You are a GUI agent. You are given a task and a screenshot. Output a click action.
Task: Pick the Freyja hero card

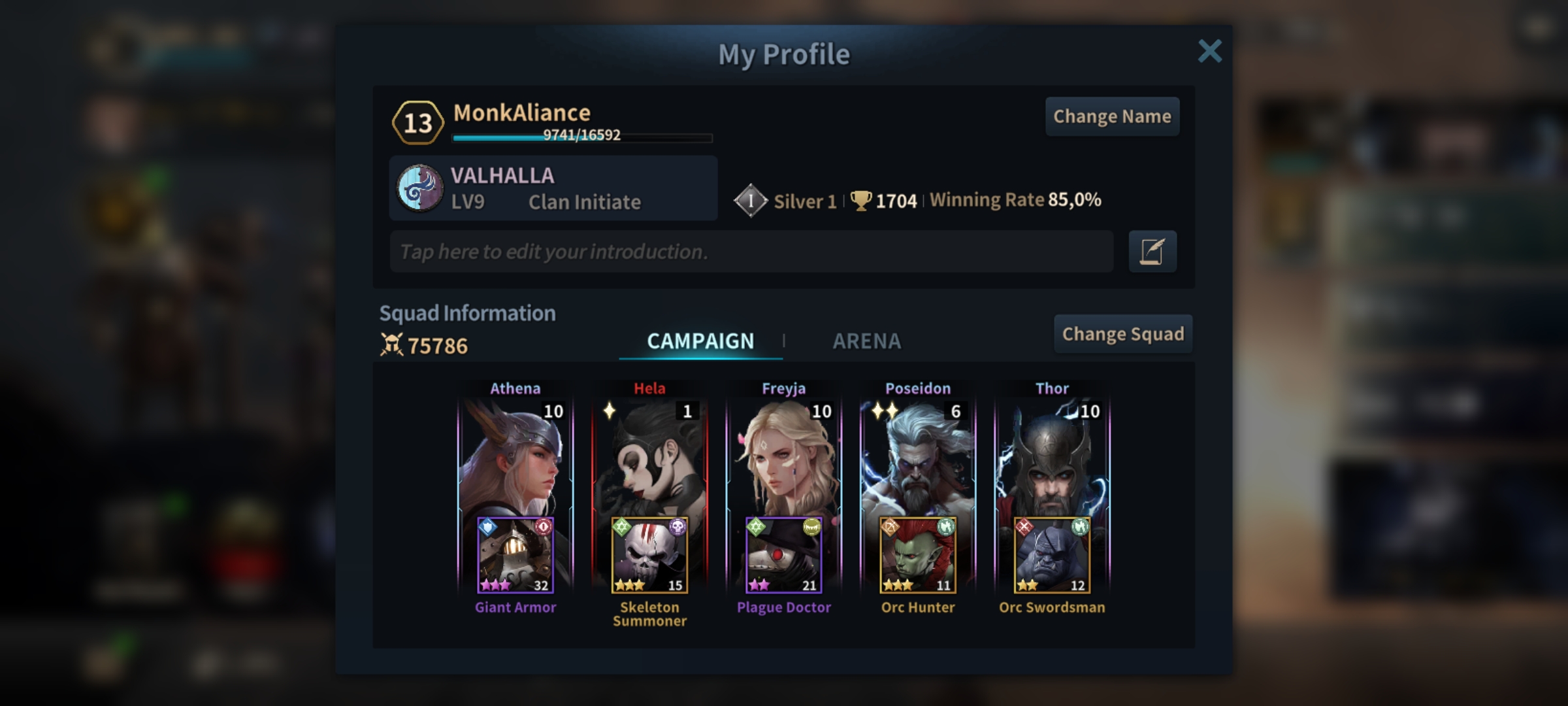point(783,458)
